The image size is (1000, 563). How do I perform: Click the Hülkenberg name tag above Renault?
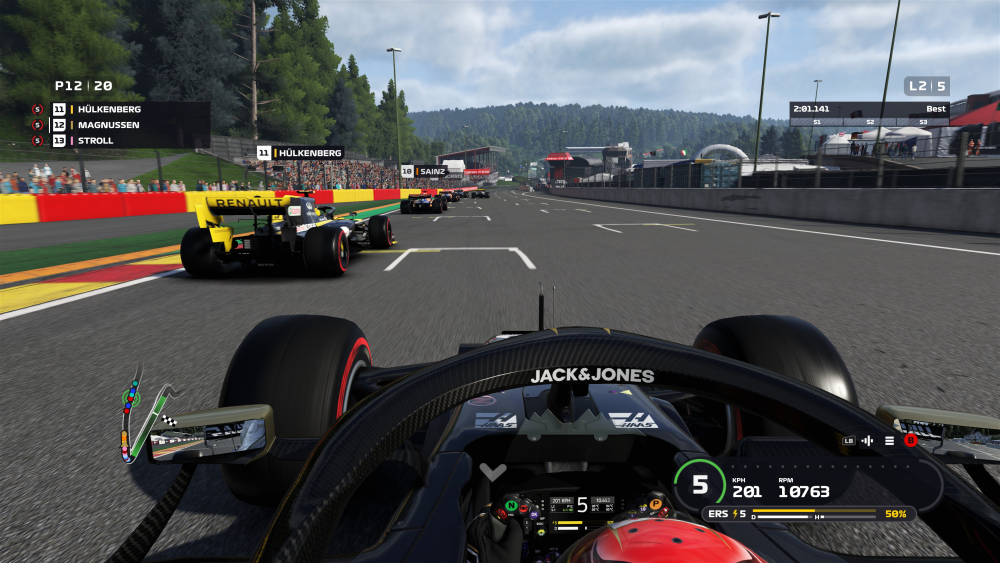click(300, 153)
